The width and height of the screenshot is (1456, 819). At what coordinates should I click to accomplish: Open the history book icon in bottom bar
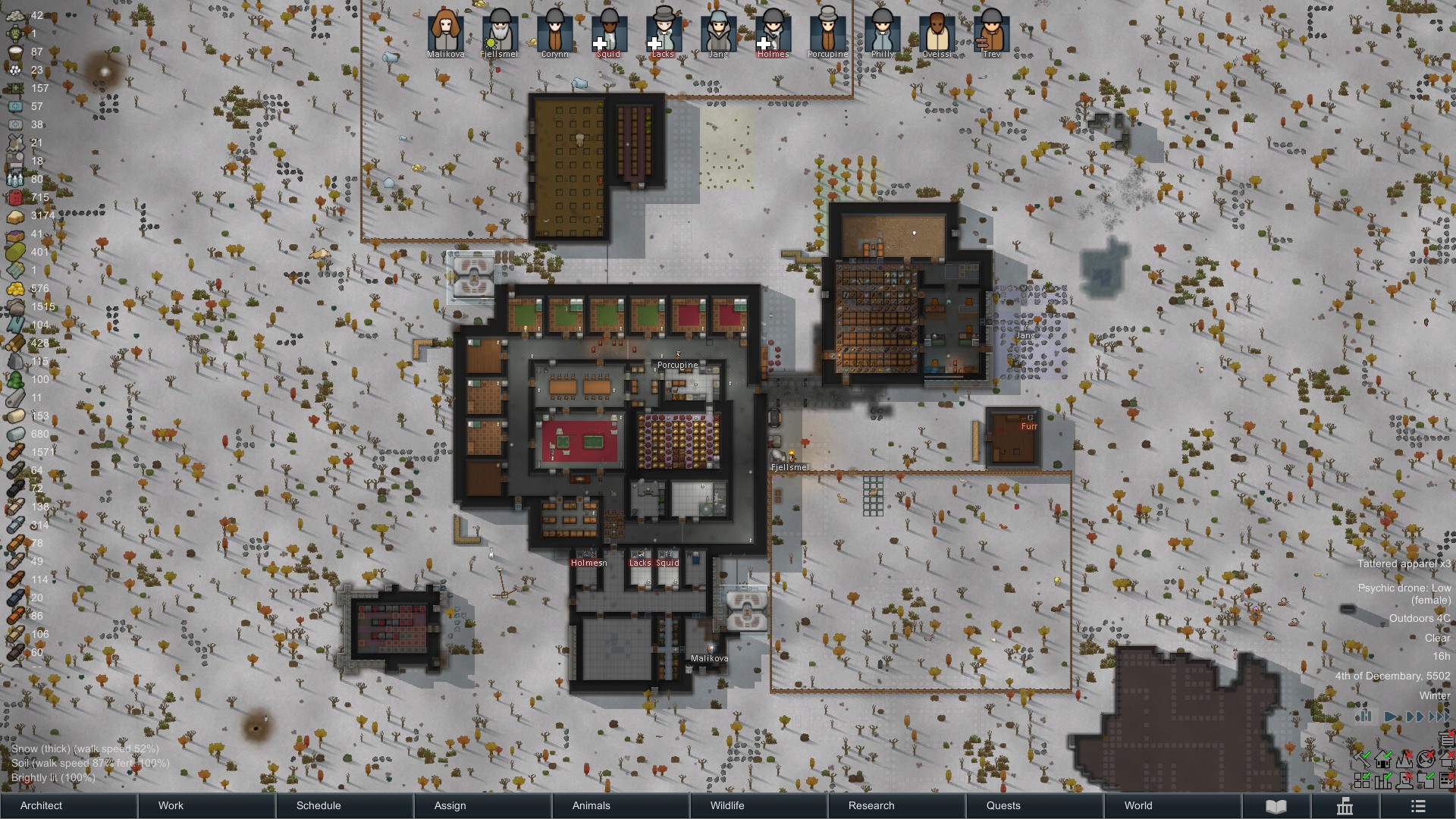pos(1276,806)
